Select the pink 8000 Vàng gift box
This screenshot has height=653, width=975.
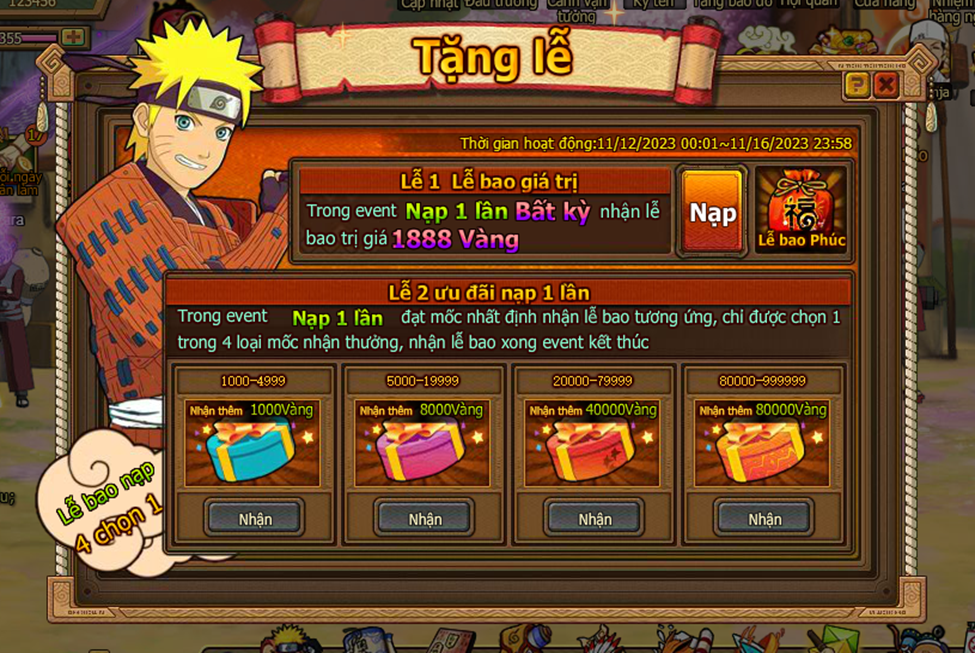pos(422,452)
